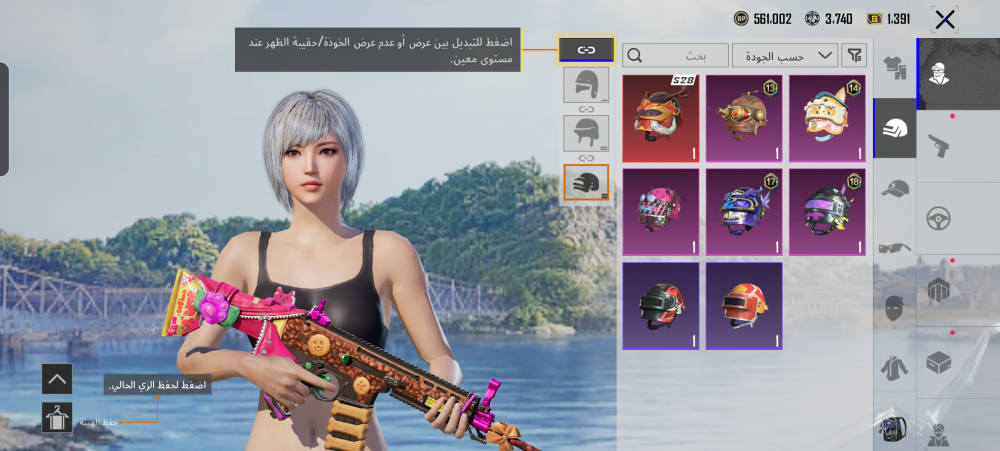Open the cap headwear category tab
The height and width of the screenshot is (451, 1000).
tap(894, 187)
